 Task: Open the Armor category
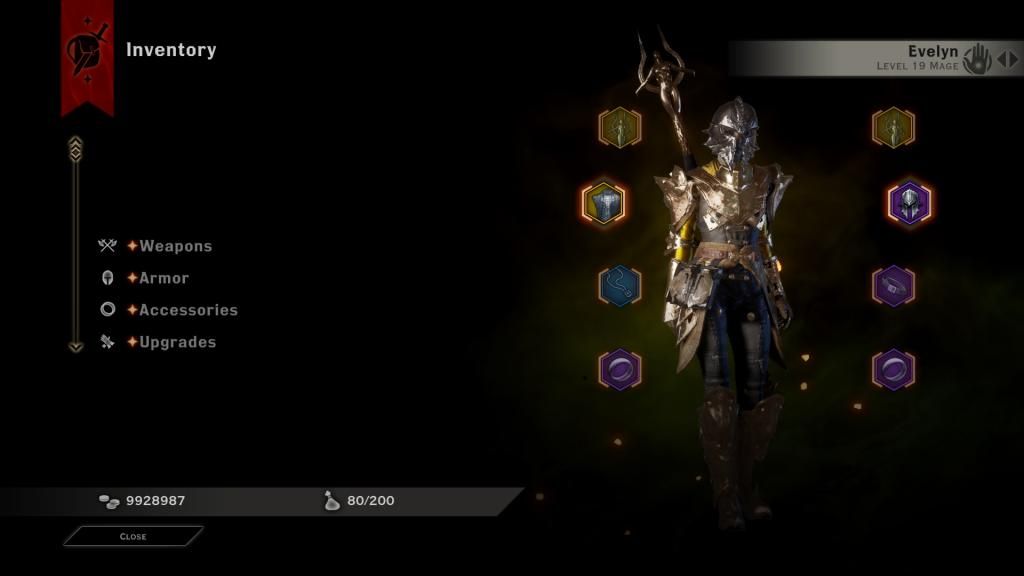tap(163, 278)
